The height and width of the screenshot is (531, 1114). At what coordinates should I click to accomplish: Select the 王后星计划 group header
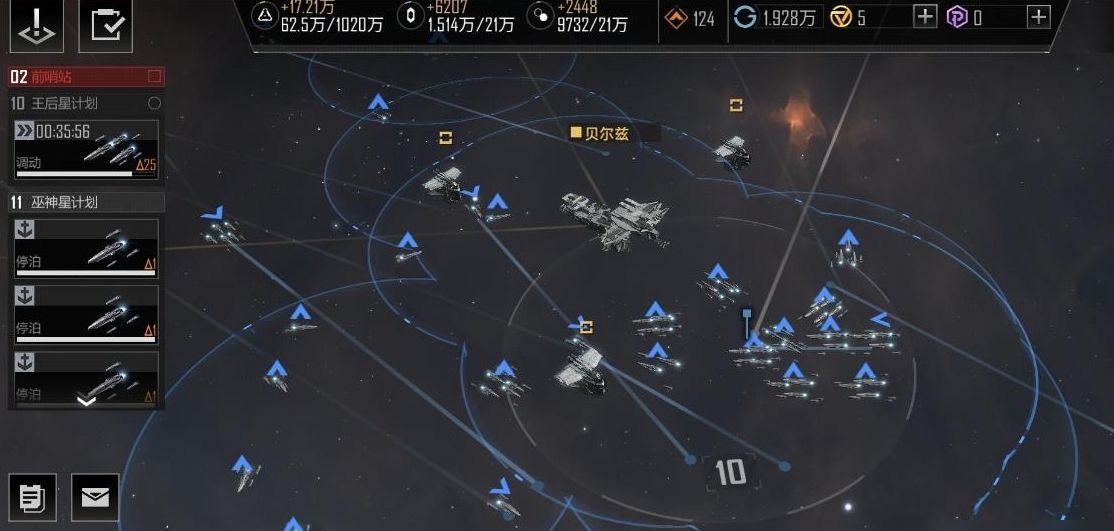point(86,103)
